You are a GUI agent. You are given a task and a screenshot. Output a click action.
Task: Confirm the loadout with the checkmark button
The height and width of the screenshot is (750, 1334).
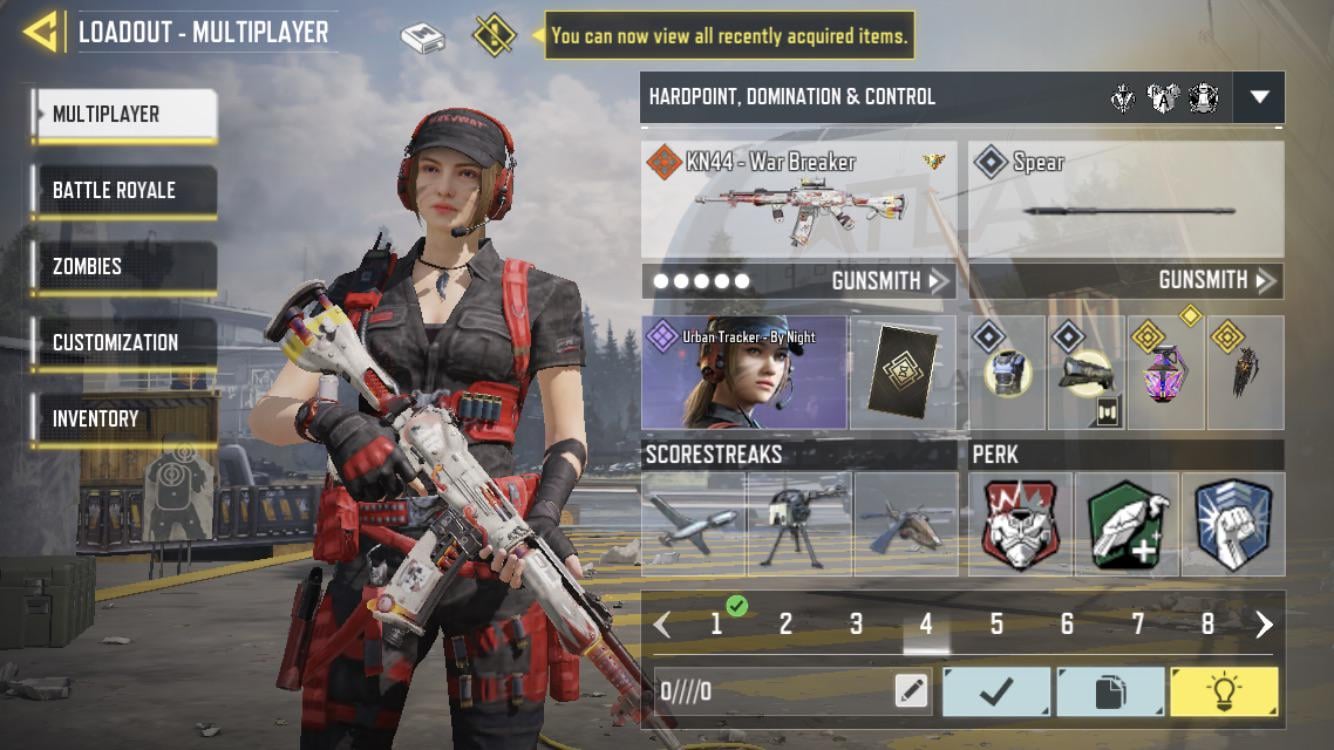[996, 692]
